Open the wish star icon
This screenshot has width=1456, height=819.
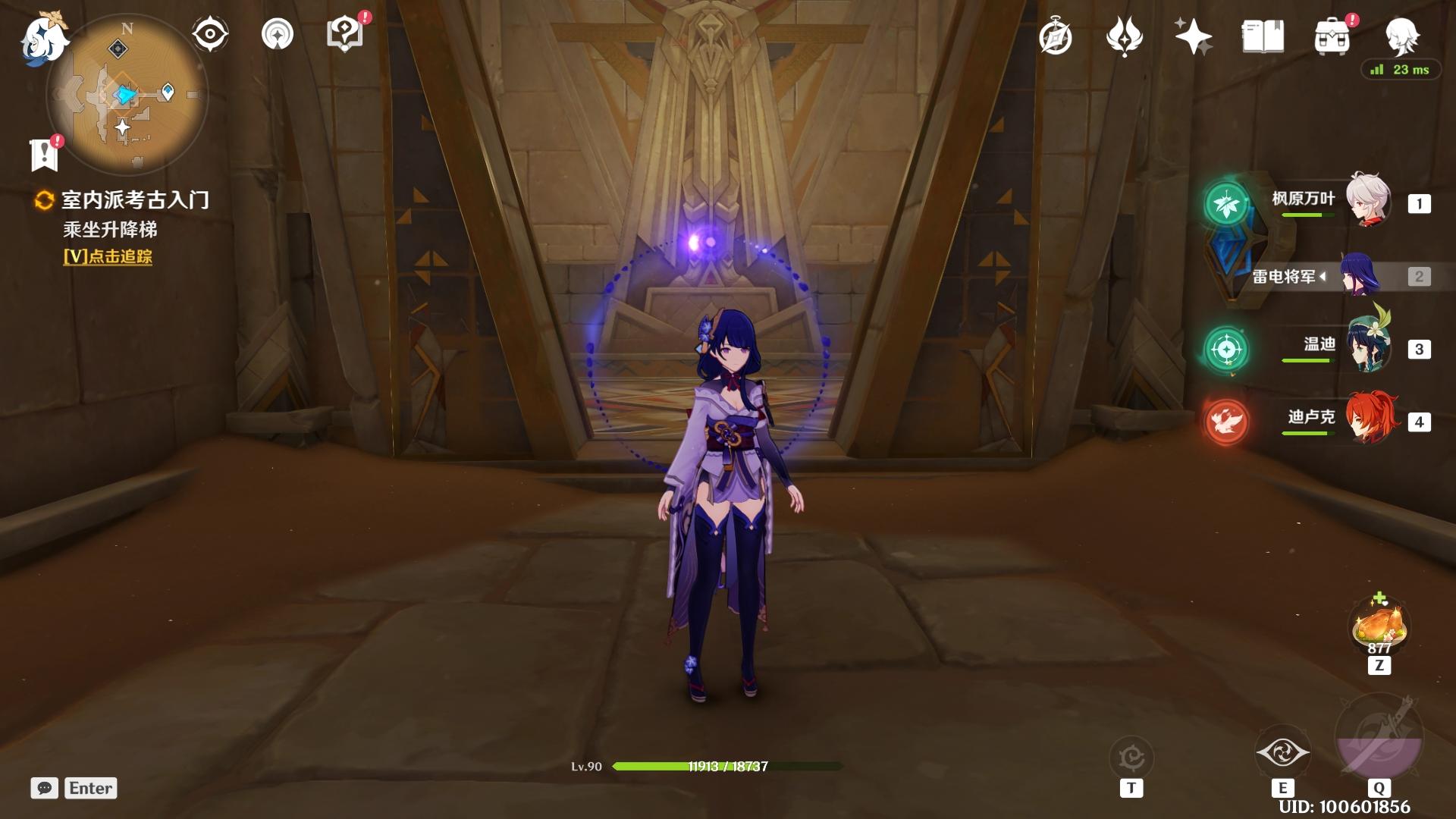[1192, 36]
